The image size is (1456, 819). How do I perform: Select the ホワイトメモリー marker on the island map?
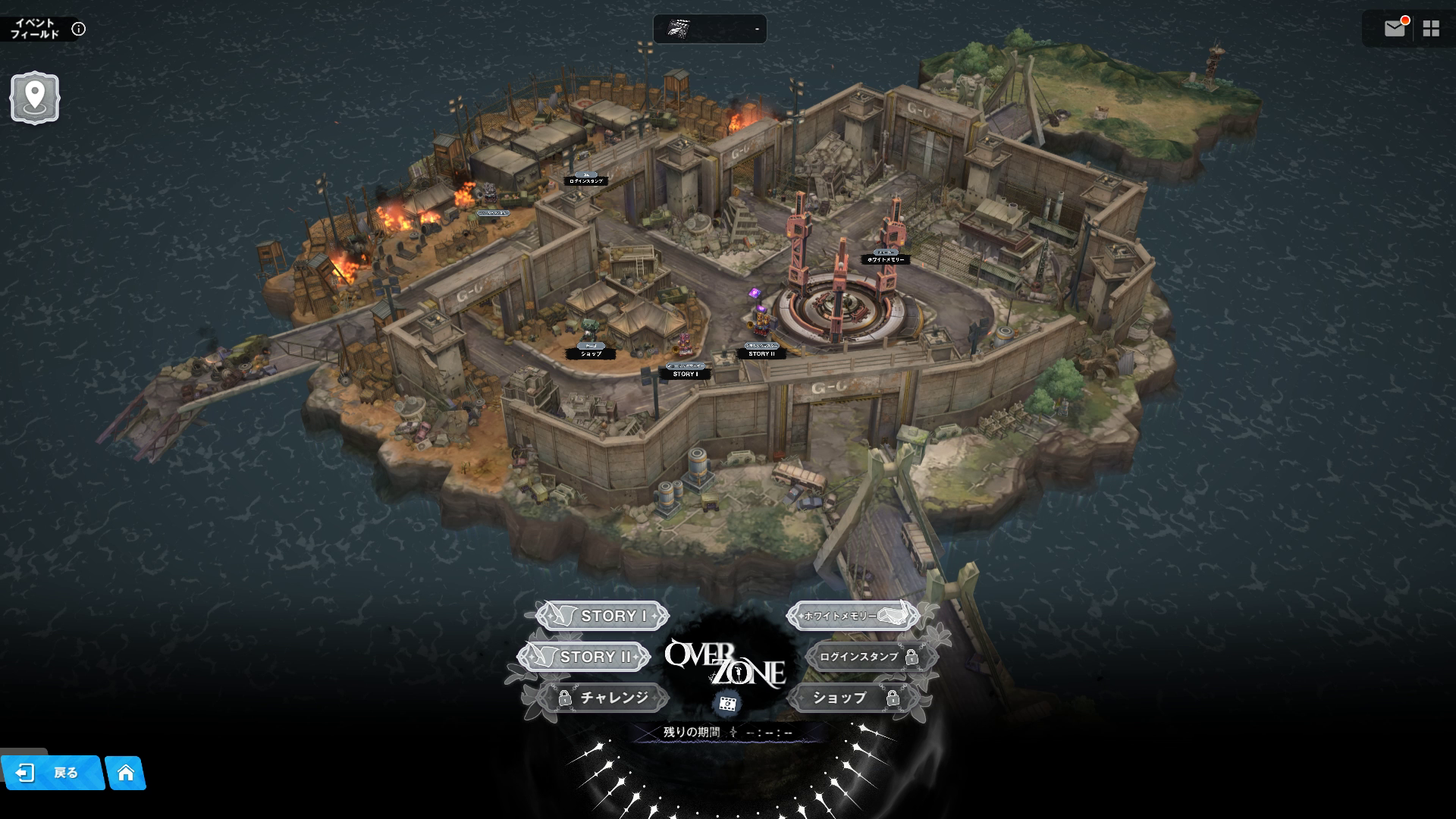pos(886,259)
